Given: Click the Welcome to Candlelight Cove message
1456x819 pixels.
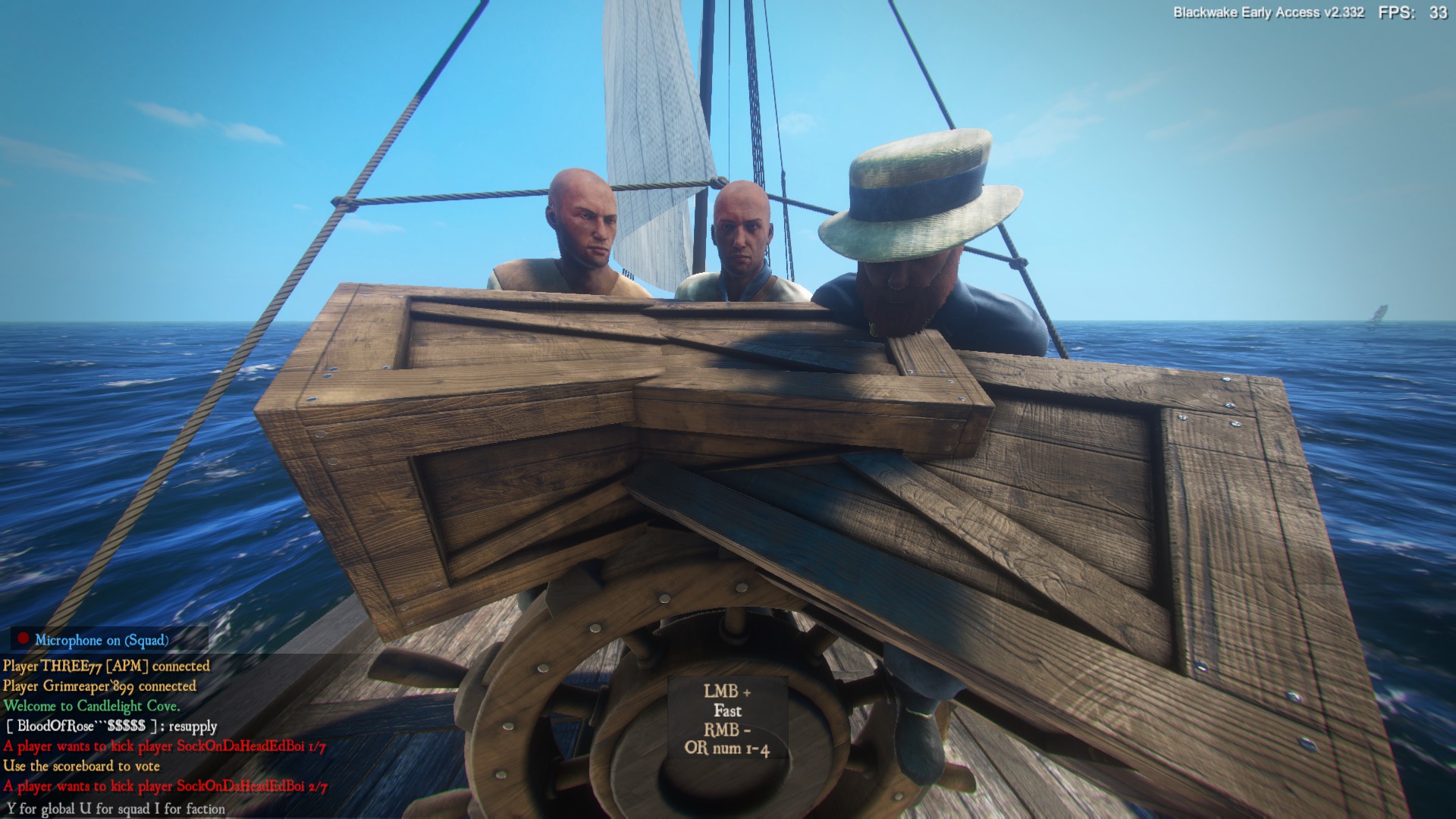Looking at the screenshot, I should 91,704.
